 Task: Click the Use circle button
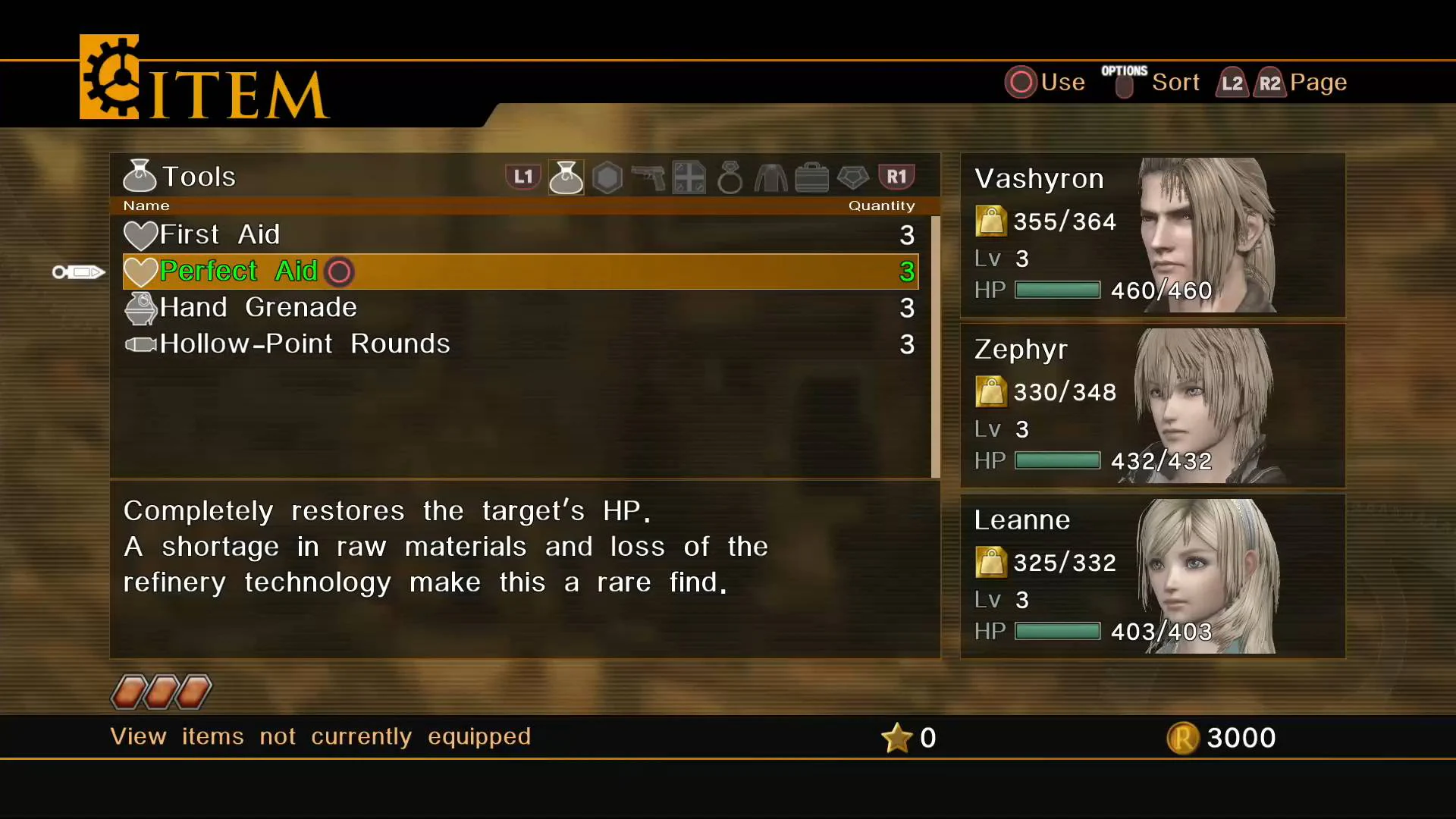(1021, 82)
